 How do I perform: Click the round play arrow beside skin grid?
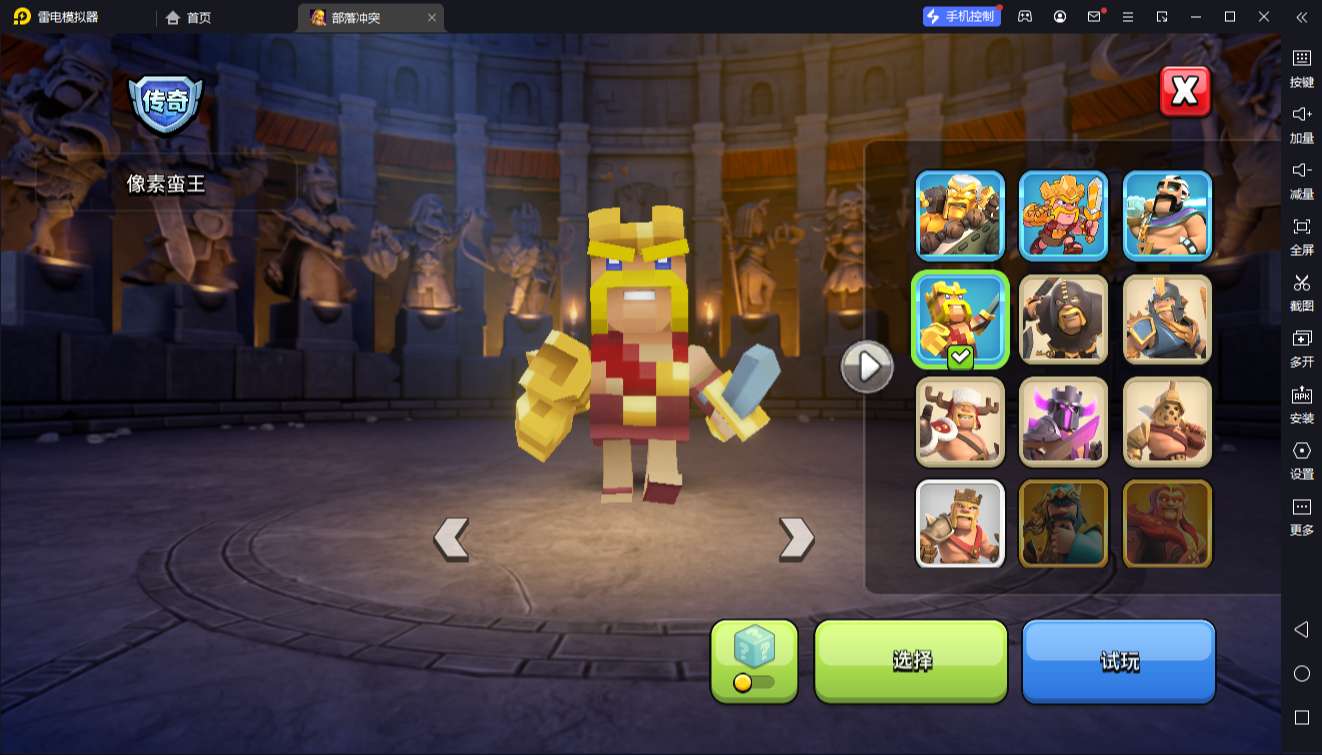click(867, 367)
